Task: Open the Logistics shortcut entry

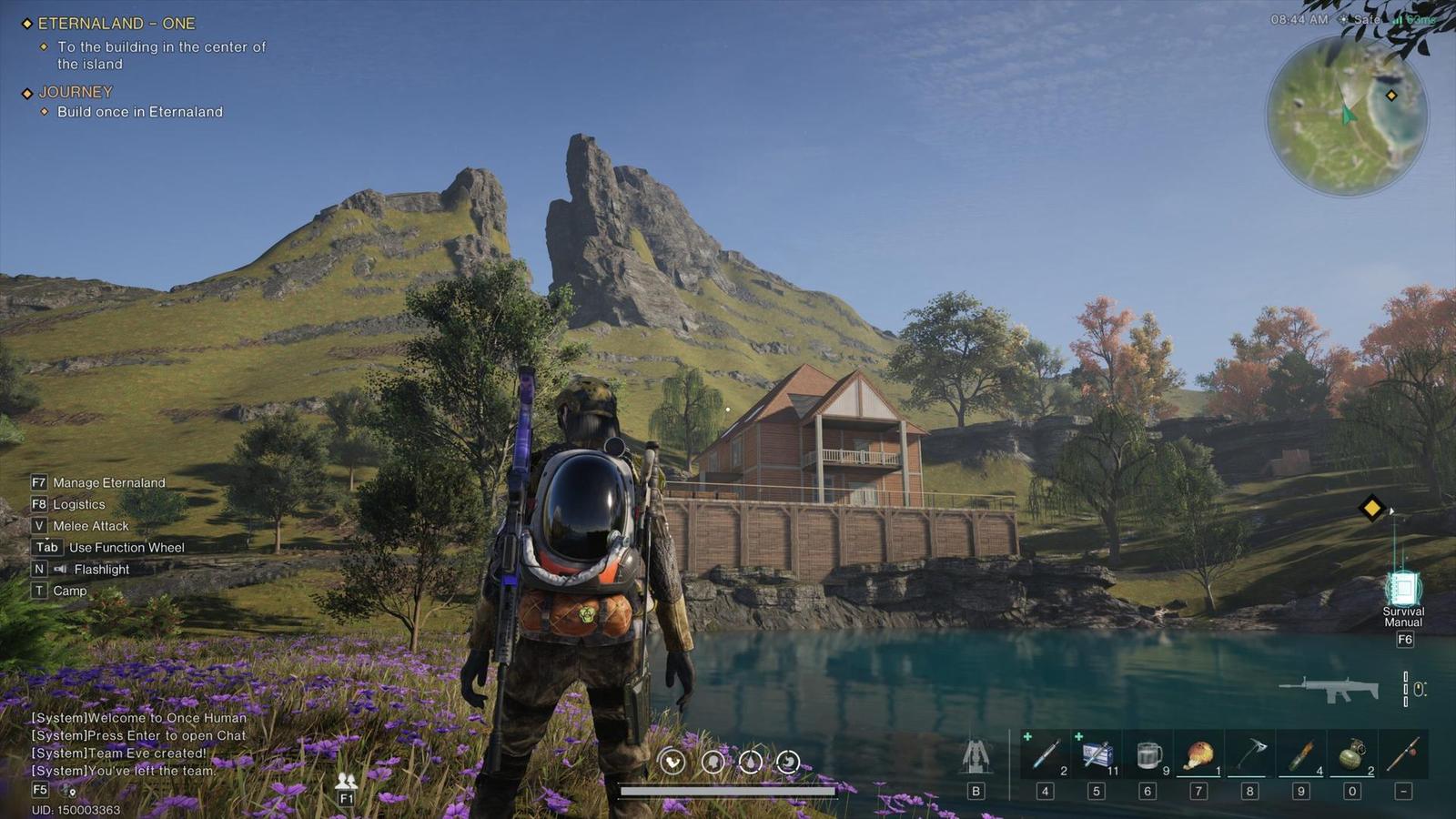Action: 78,504
